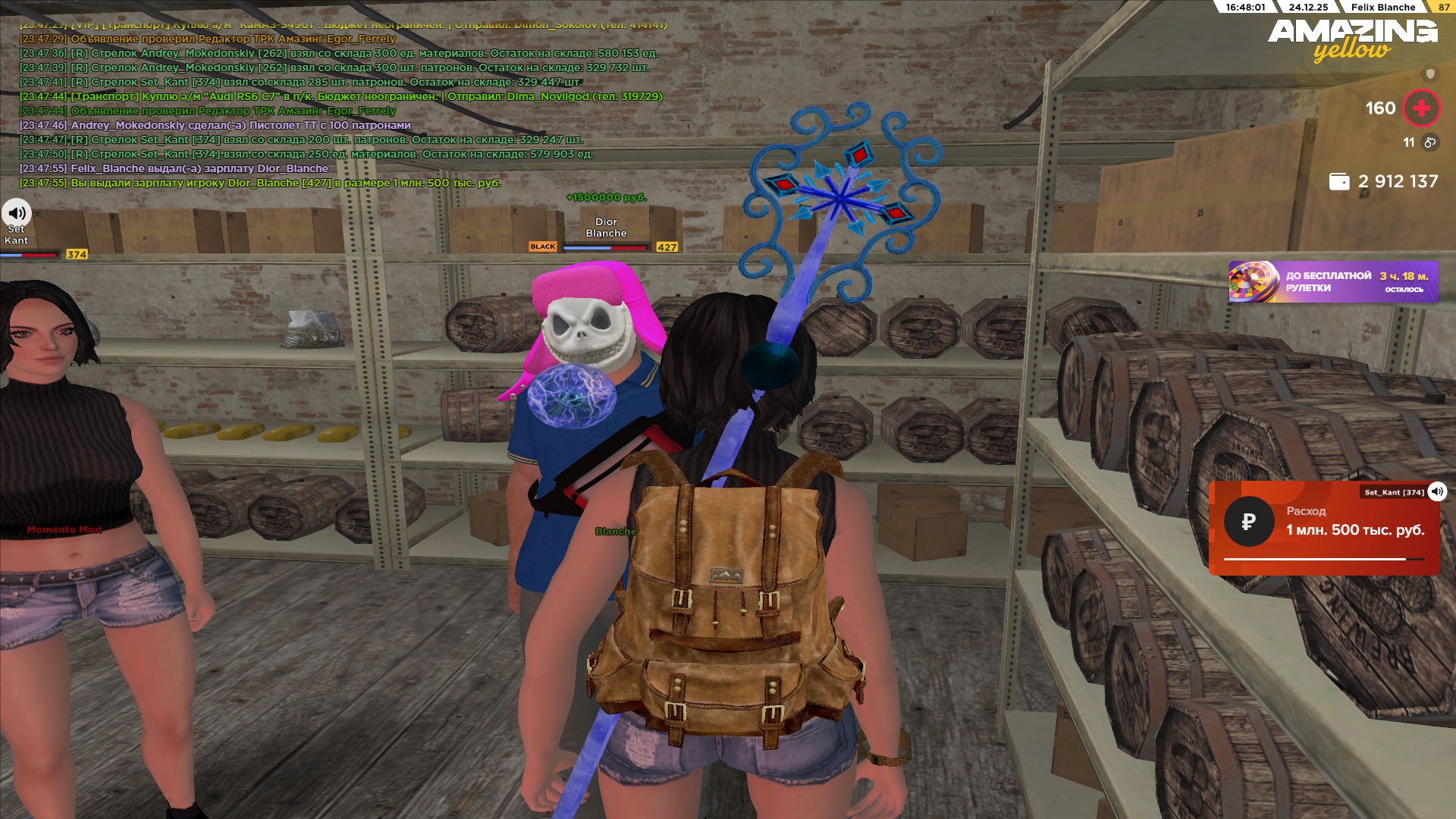1456x819 pixels.
Task: Click the Audi RS6 C7 transport ad in chat
Action: pyautogui.click(x=341, y=97)
